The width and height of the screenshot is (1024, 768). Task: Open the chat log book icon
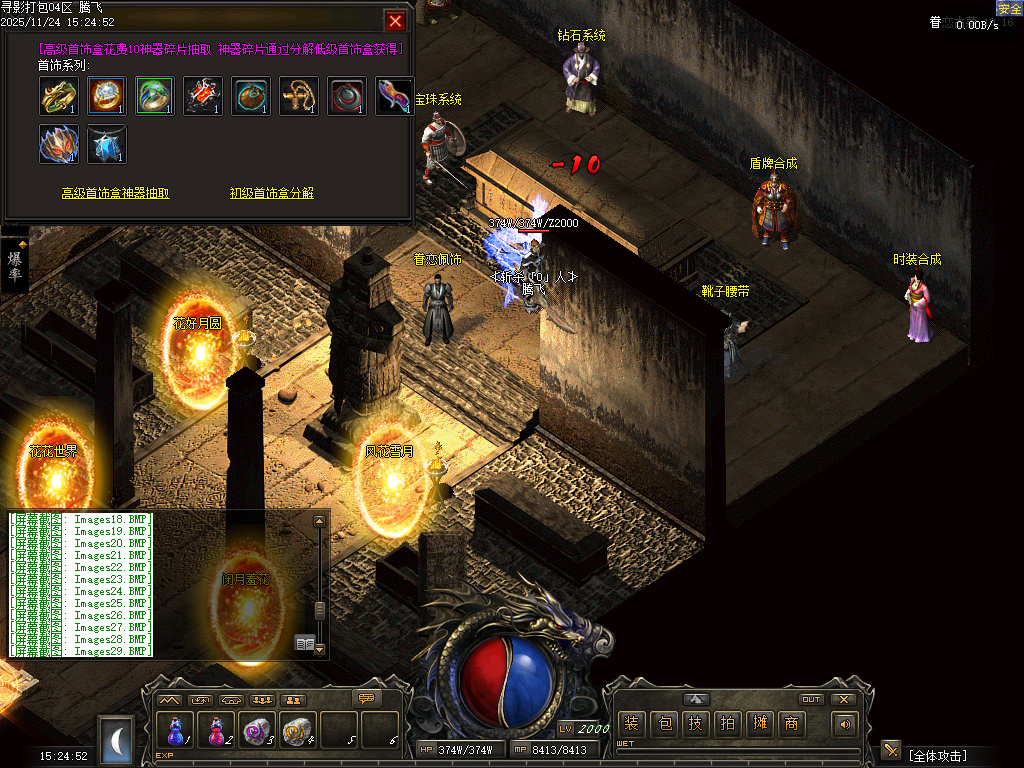click(x=305, y=643)
